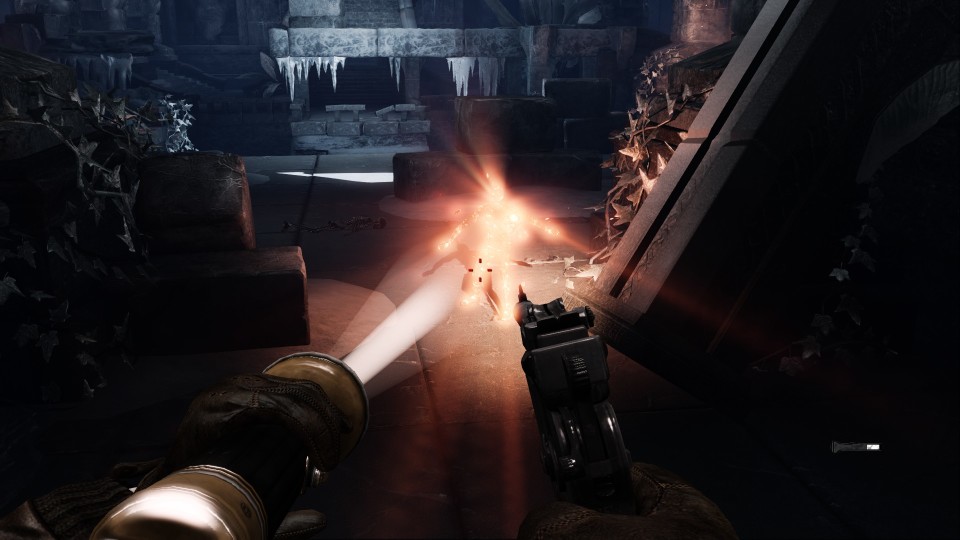Click the flashlight battery HUD icon

coord(855,446)
